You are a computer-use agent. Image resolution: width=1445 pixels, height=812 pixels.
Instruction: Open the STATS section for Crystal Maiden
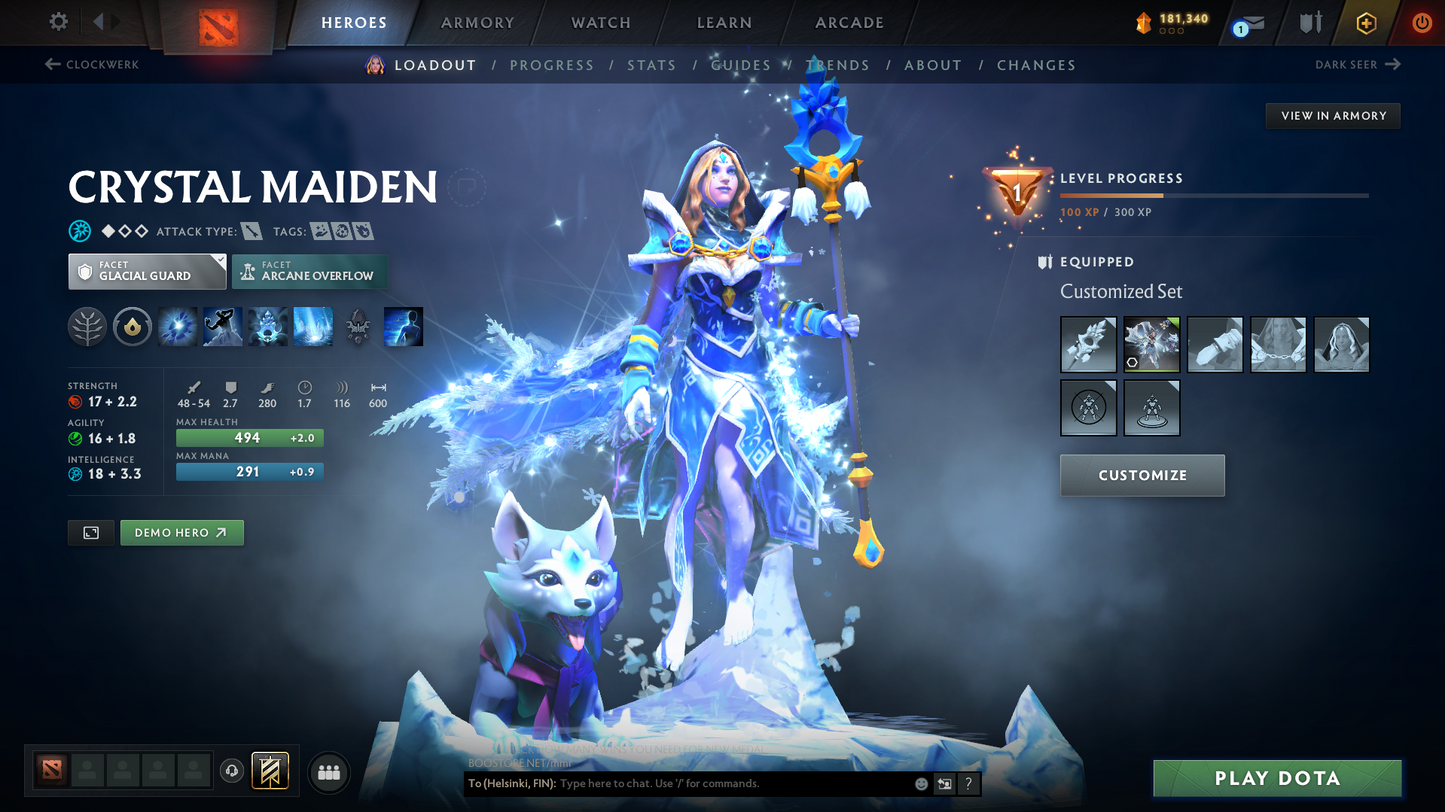pyautogui.click(x=651, y=64)
